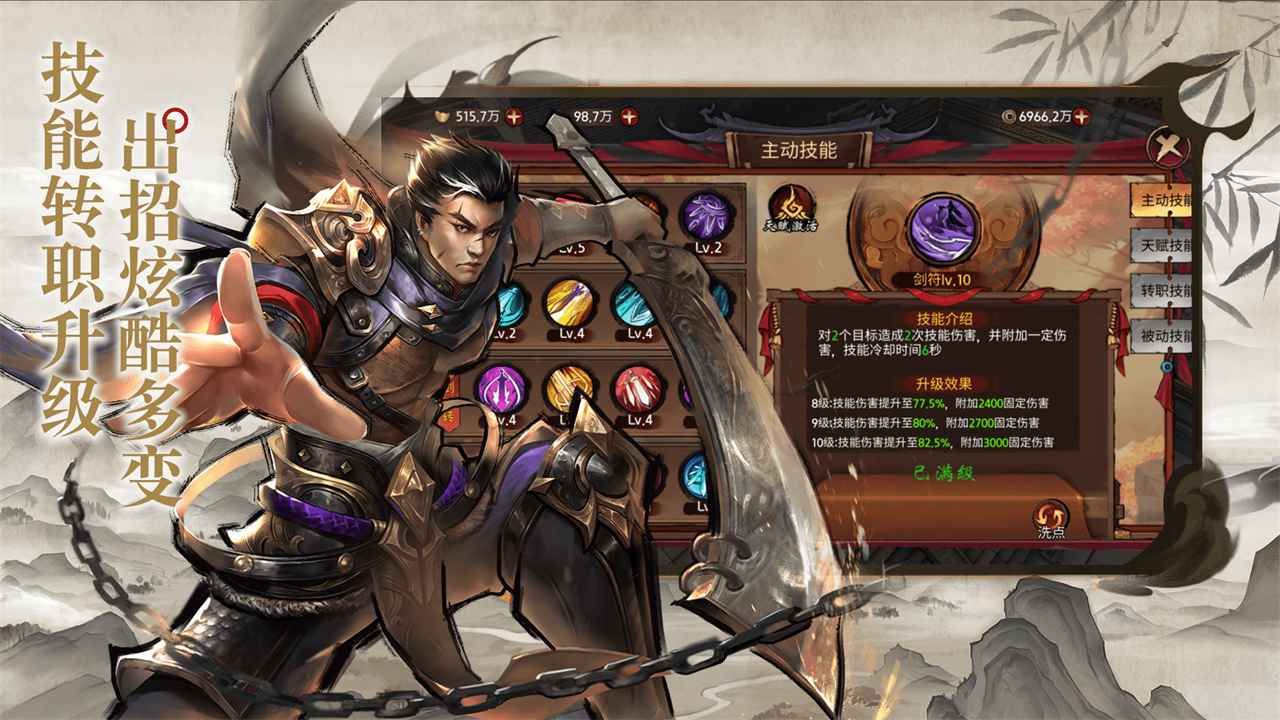Click the gold coin currency icon

[441, 116]
